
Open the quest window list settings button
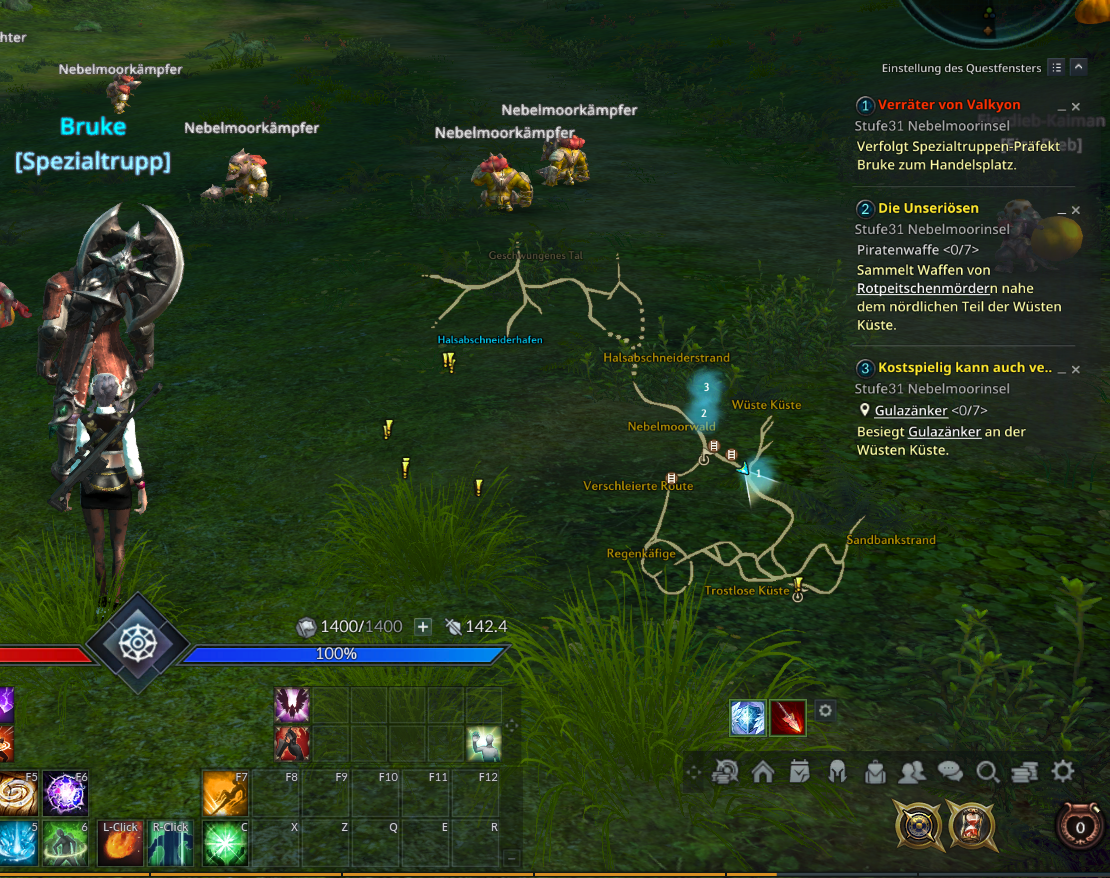[x=1057, y=68]
